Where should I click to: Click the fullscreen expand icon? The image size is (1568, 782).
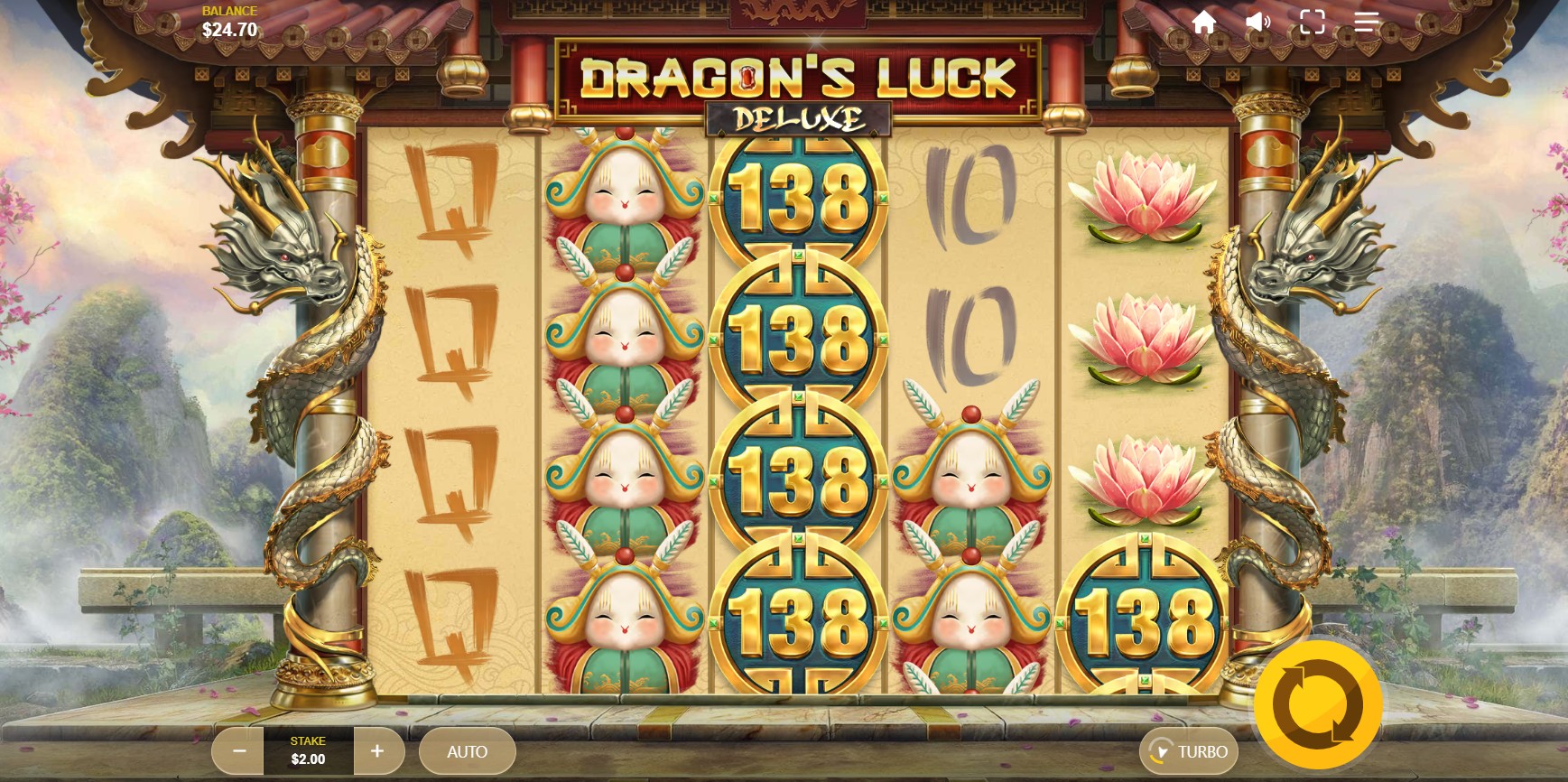tap(1313, 22)
